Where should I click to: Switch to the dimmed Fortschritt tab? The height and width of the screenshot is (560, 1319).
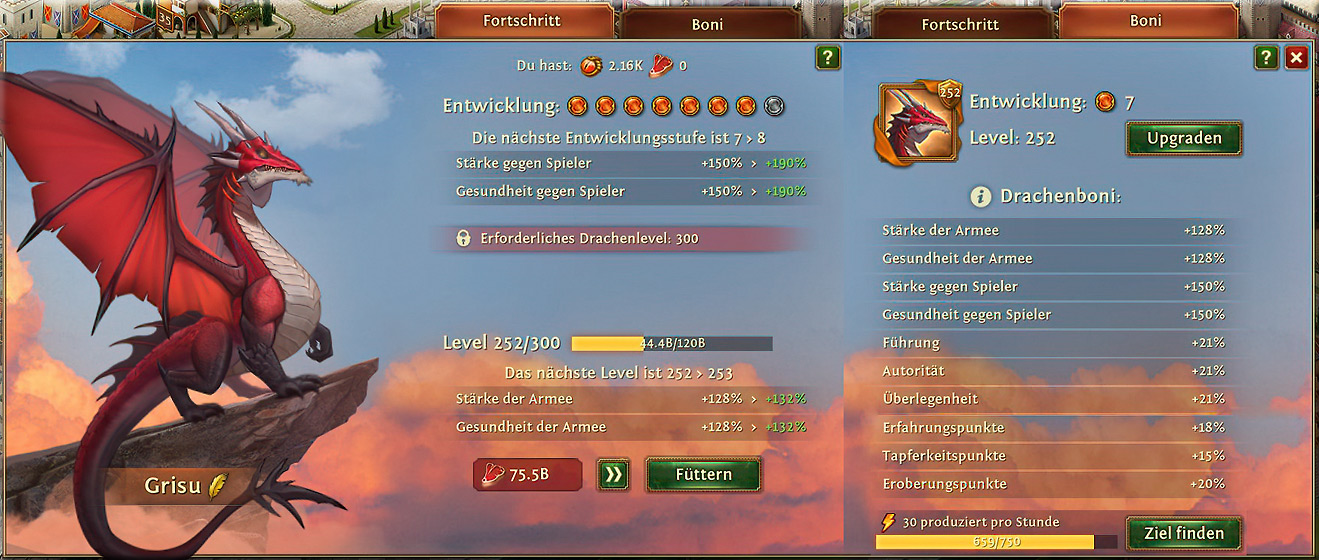coord(960,23)
